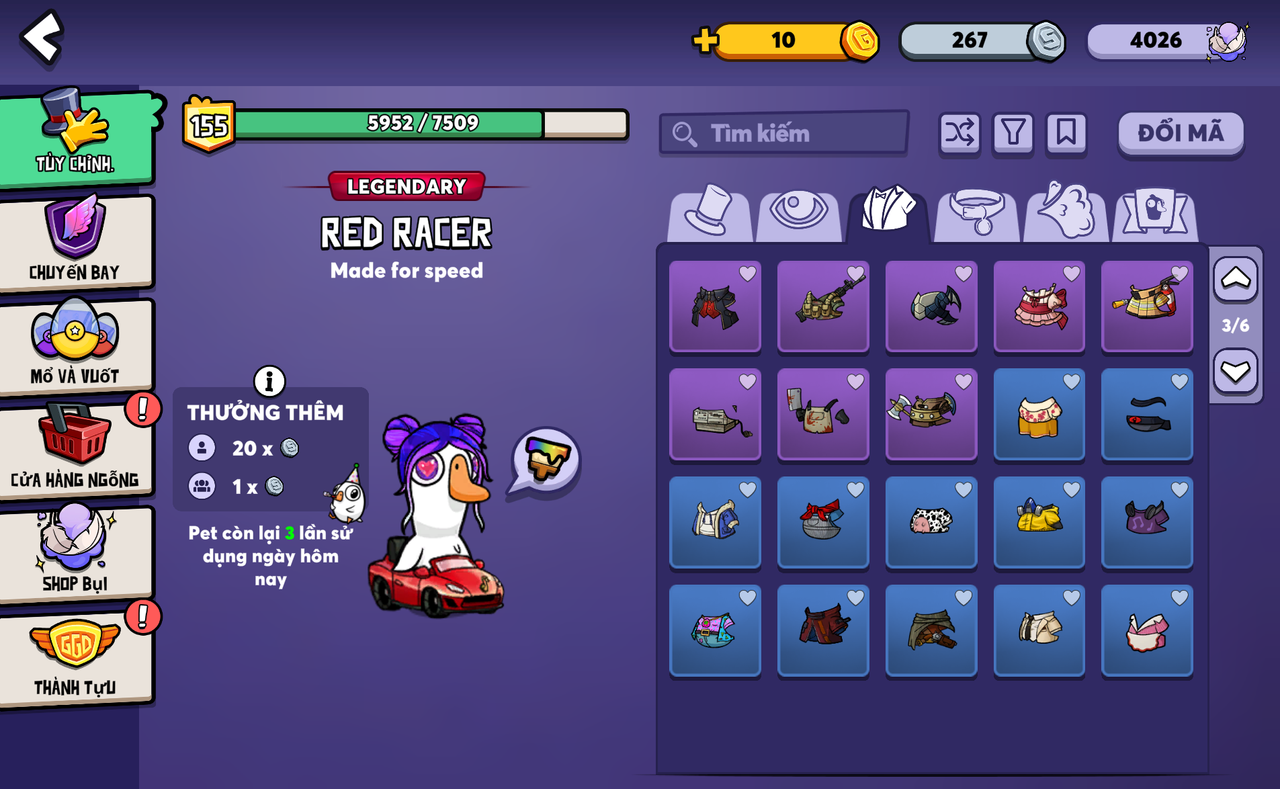This screenshot has width=1280, height=789.
Task: Toggle the bookmark favorites filter
Action: pos(1066,133)
